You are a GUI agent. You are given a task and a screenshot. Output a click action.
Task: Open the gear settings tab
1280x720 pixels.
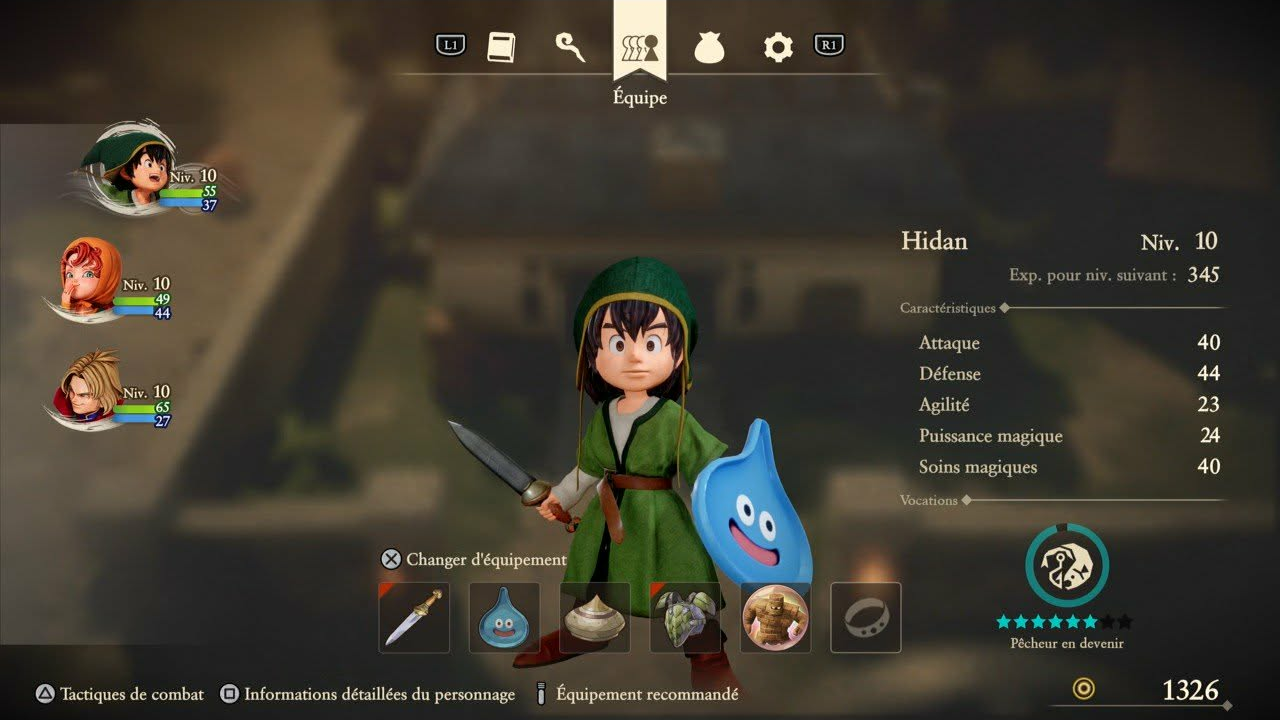click(778, 47)
